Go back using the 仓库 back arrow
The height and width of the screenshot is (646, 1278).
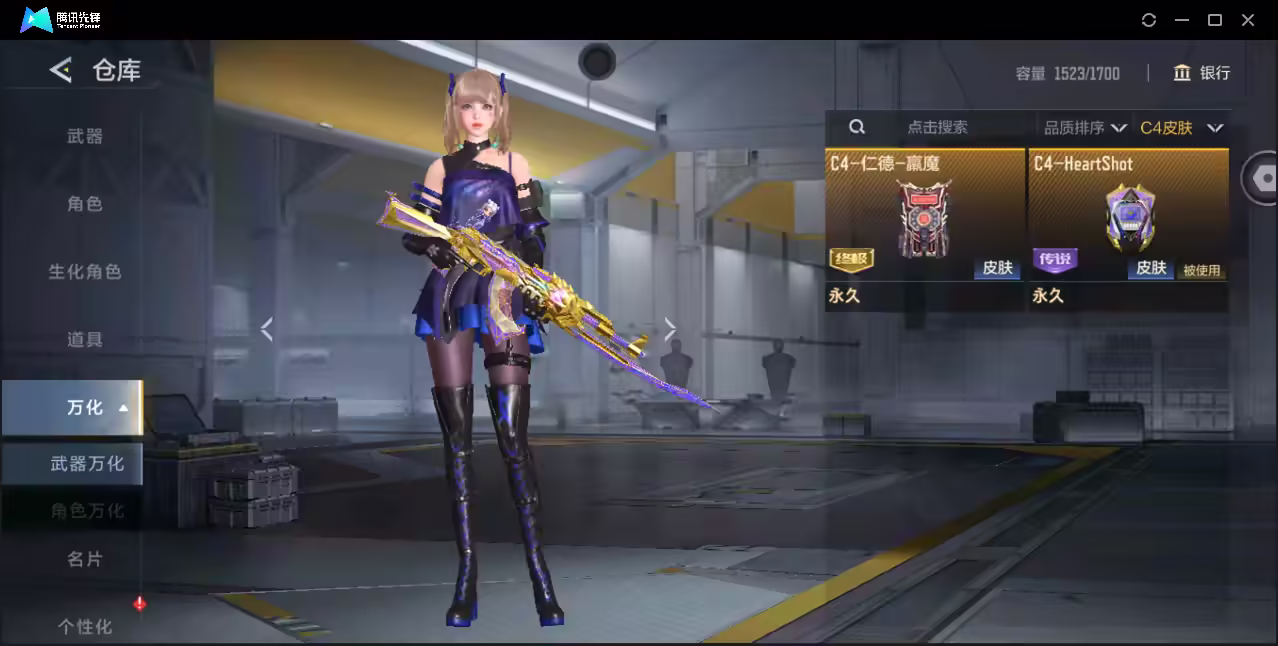(61, 70)
